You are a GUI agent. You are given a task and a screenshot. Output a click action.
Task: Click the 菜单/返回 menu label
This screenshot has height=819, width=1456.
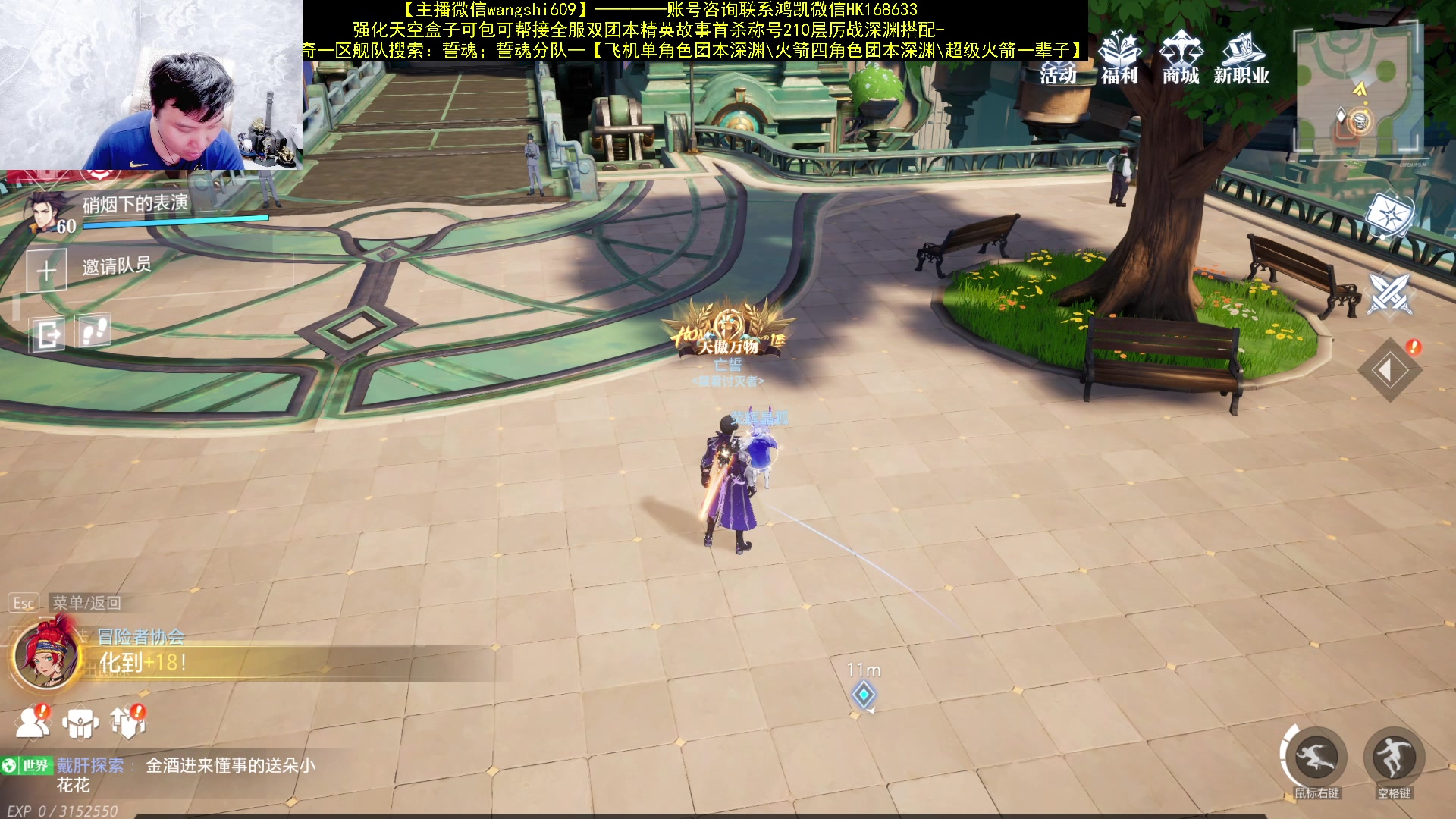[86, 603]
